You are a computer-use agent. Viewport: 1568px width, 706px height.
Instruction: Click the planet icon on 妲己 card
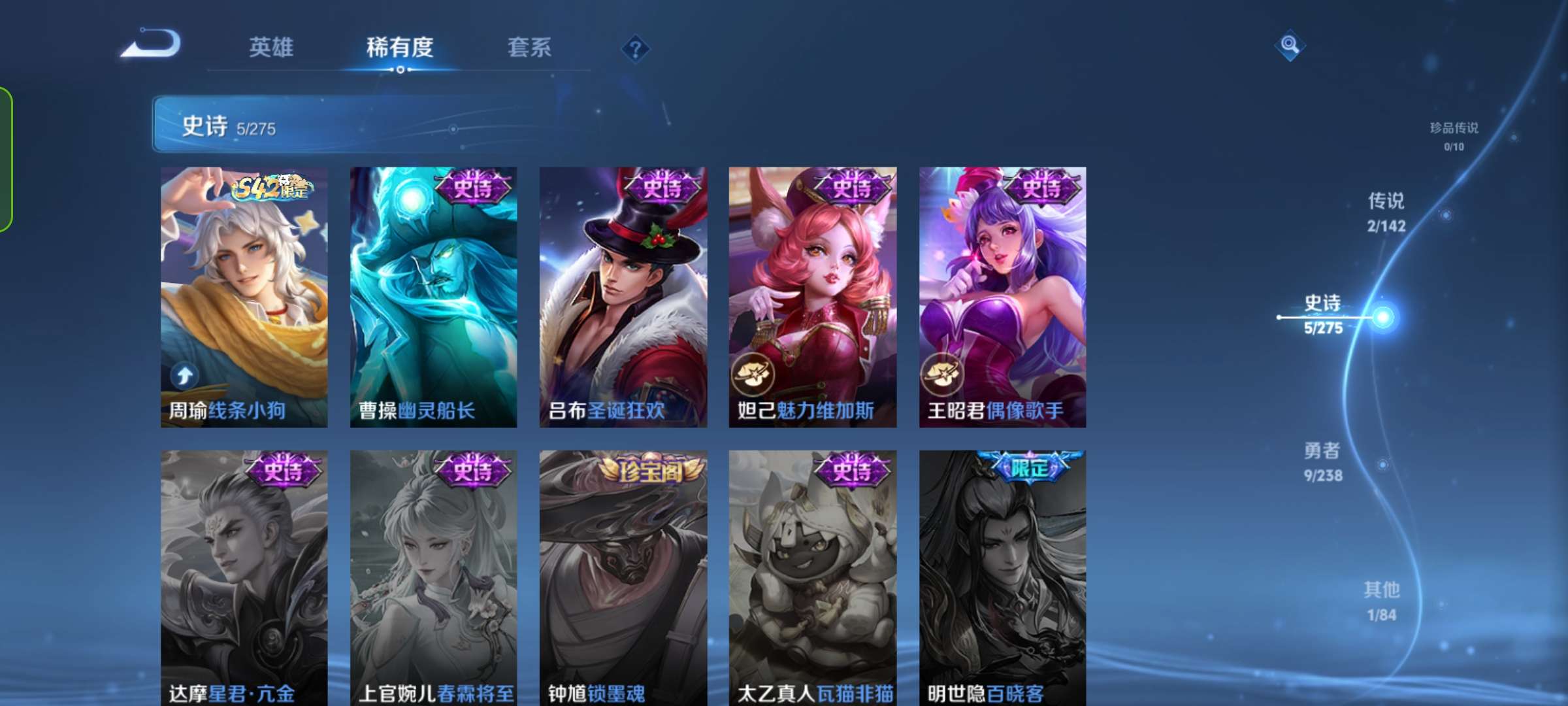coord(755,373)
